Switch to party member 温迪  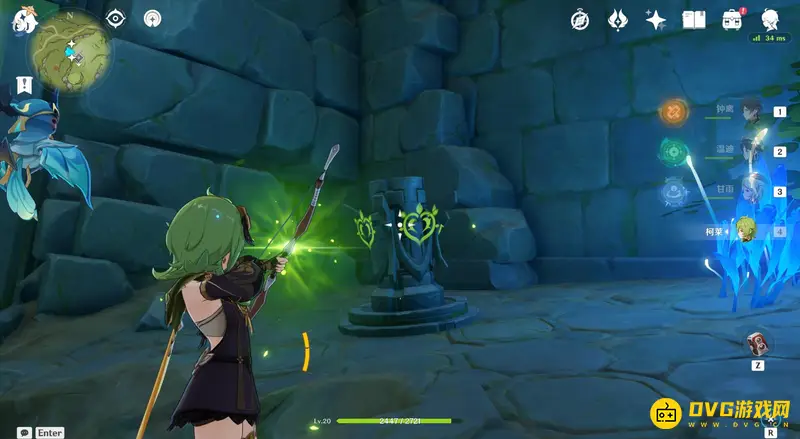tap(752, 152)
